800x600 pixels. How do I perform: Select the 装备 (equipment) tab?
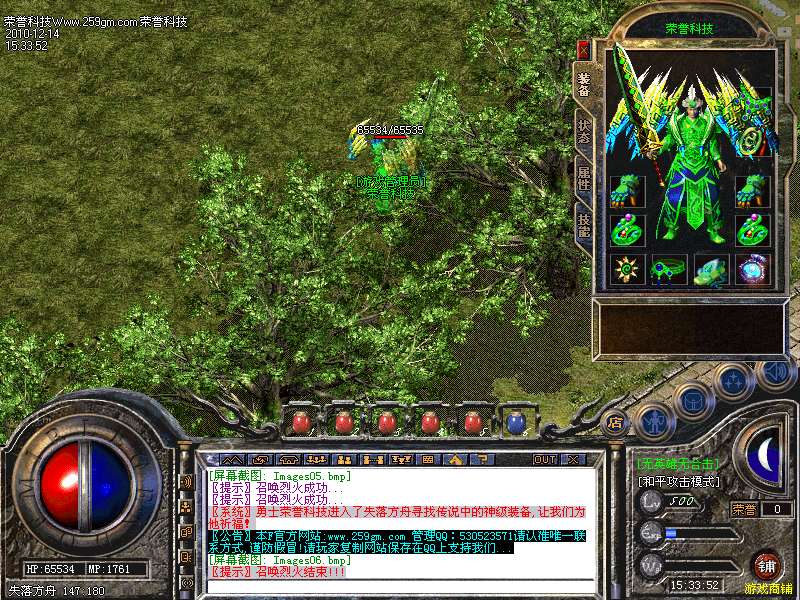584,84
